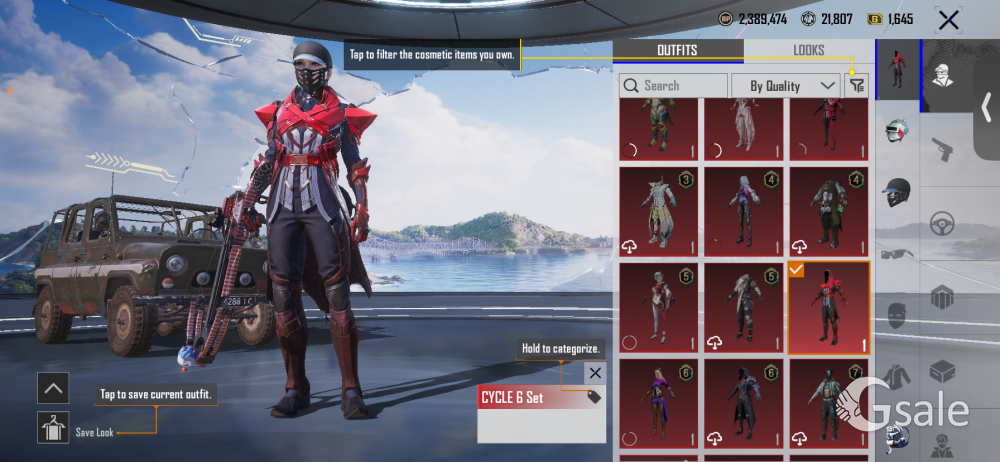Tap the category tag on CYCLE 6 Set
This screenshot has width=1000, height=462.
(593, 397)
